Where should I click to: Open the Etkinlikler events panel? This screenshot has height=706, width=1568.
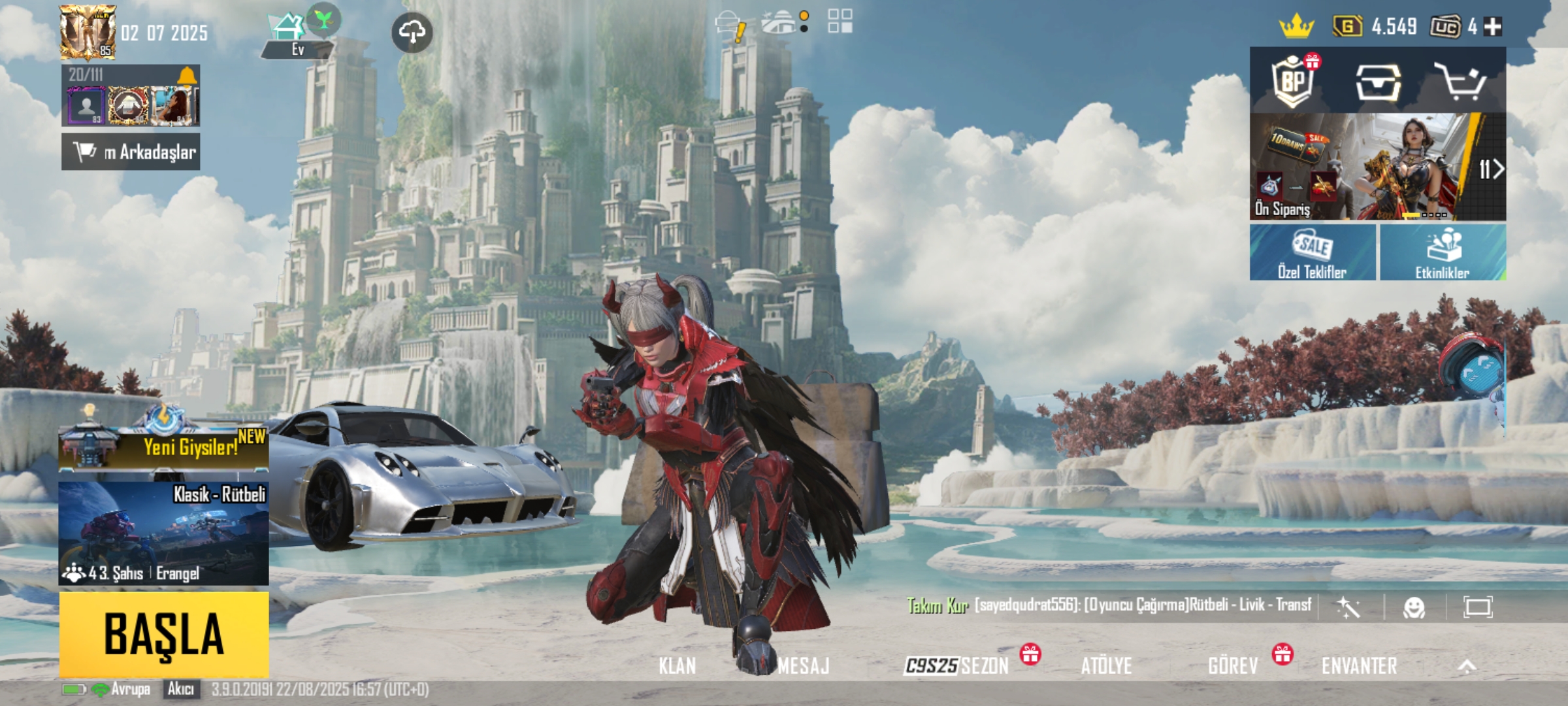[x=1443, y=253]
